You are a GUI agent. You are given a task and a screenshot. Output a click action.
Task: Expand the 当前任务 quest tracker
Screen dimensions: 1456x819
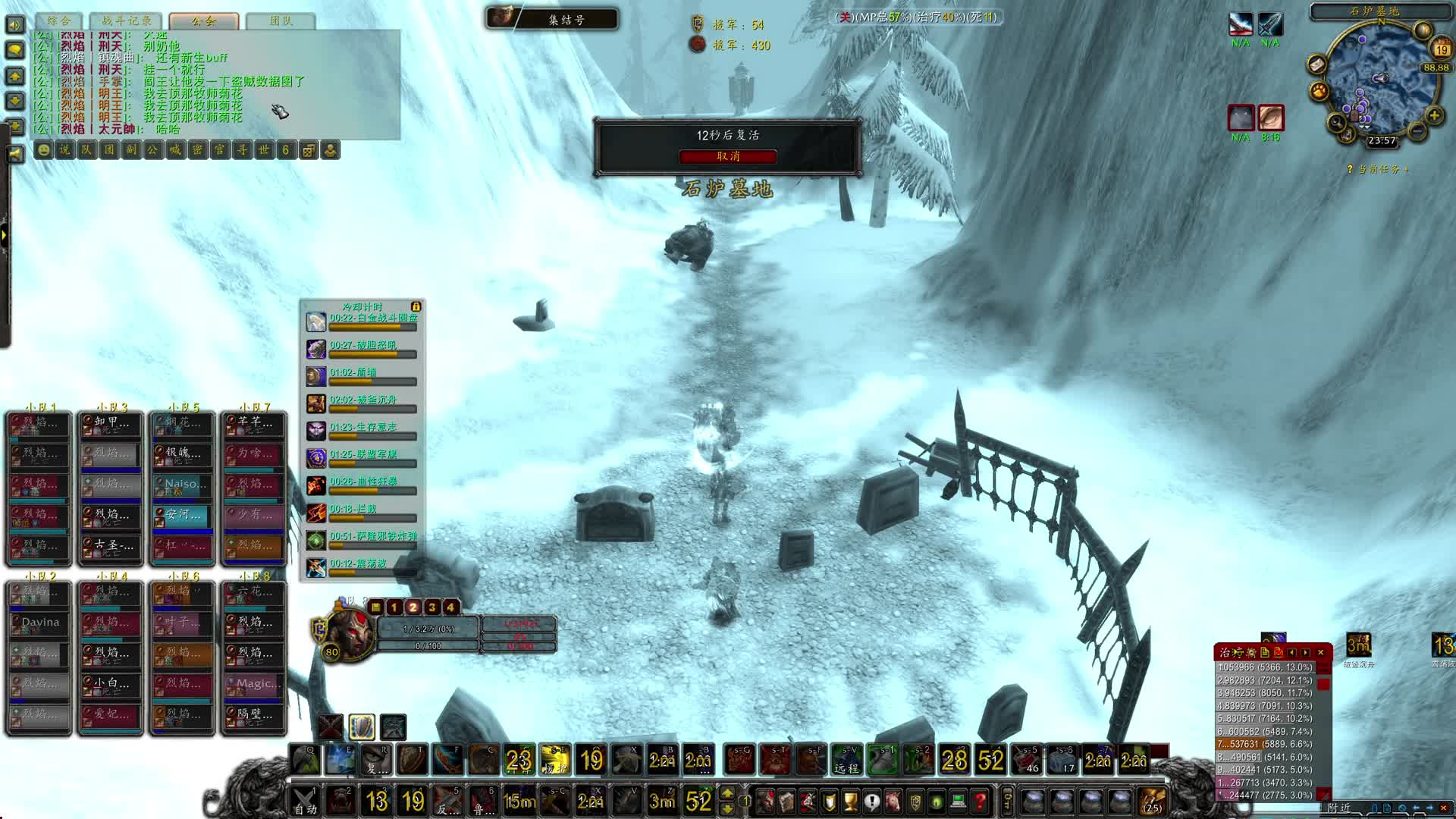[x=1378, y=169]
